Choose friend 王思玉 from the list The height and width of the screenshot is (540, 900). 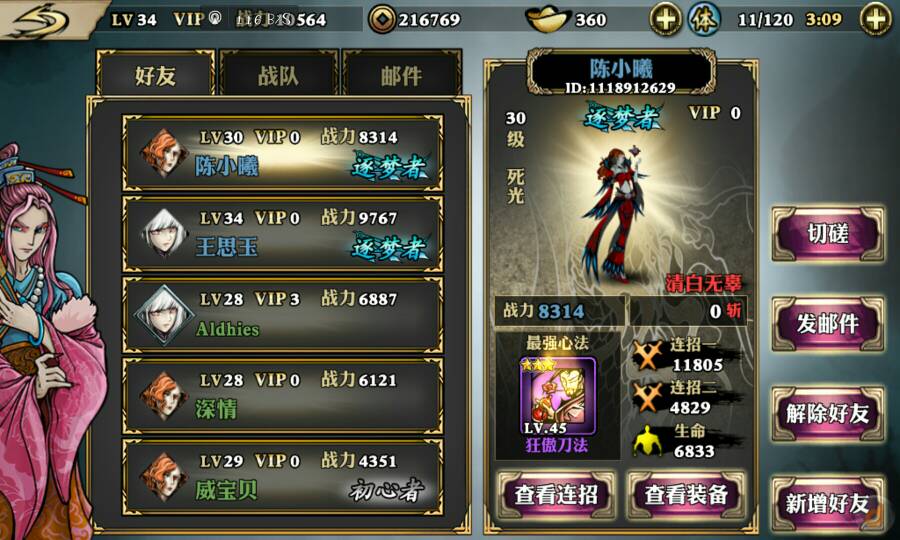(x=282, y=233)
